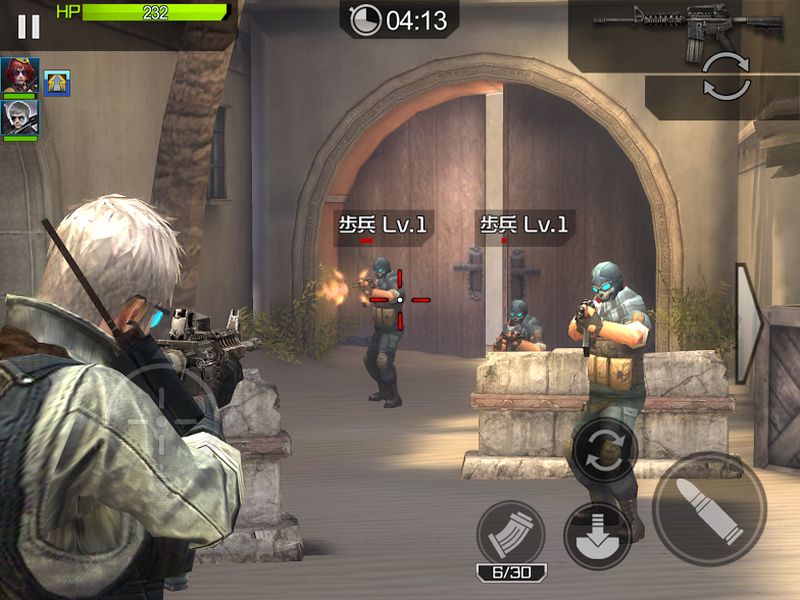Select the red-haired squad member portrait
The height and width of the screenshot is (600, 800).
tap(19, 75)
